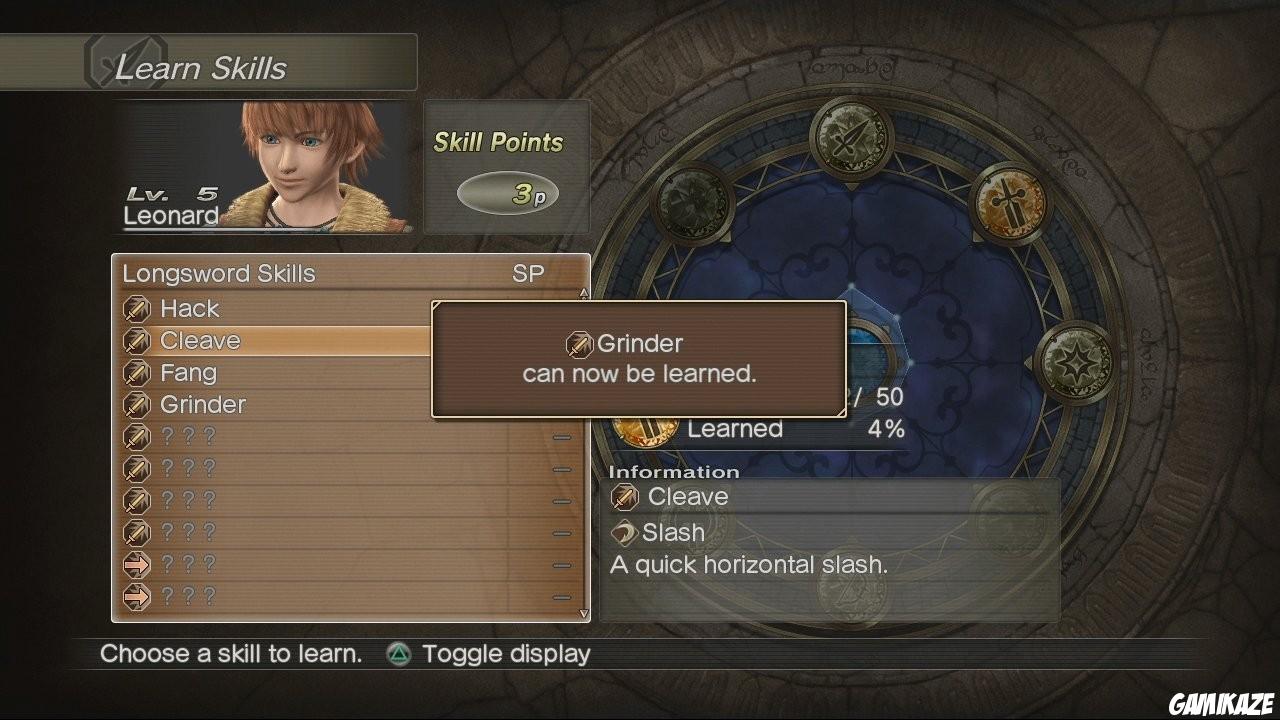Select the Fang skill entry
Screen dimensions: 1280x720
[188, 373]
